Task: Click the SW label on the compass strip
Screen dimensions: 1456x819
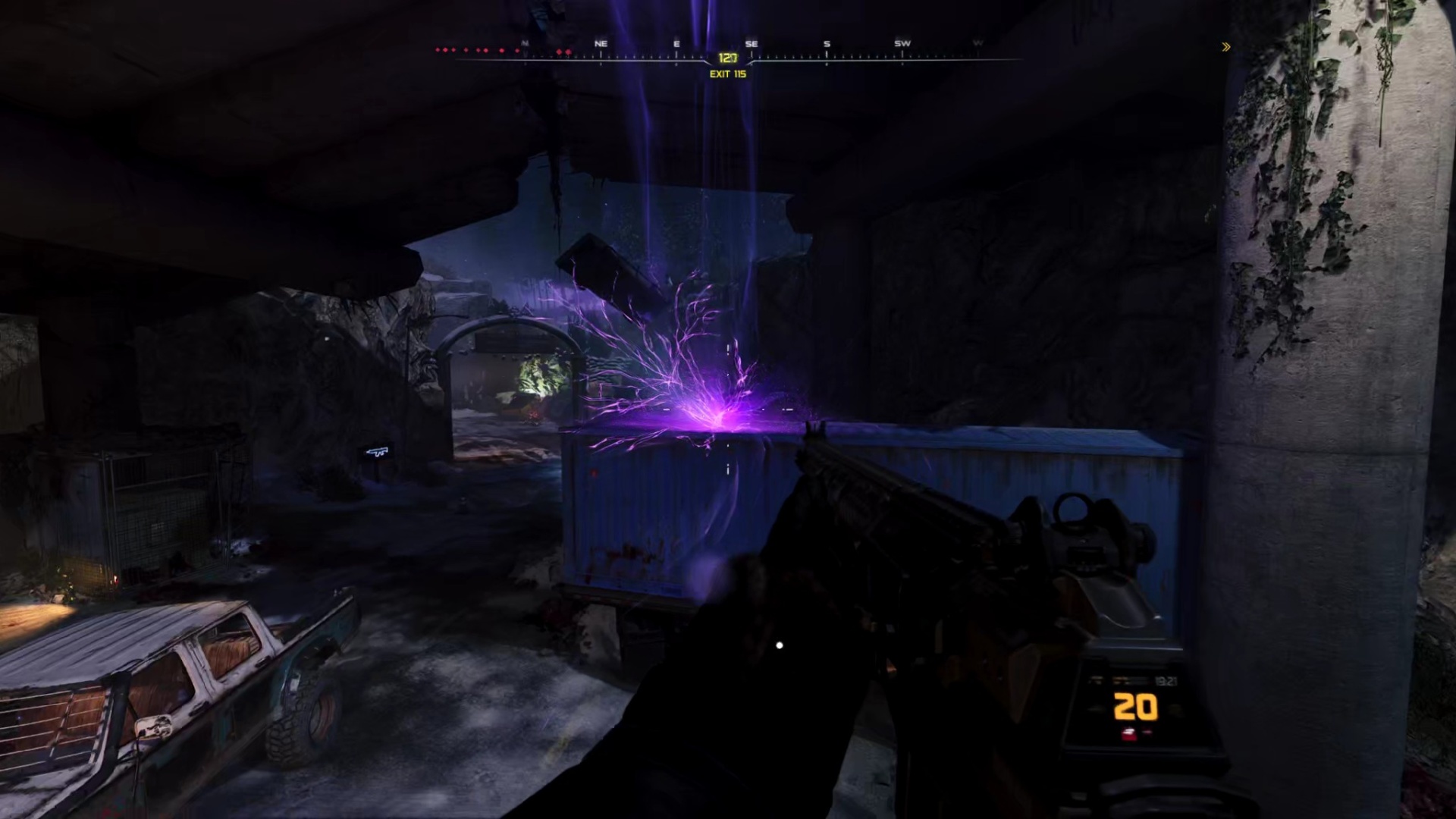Action: 902,44
